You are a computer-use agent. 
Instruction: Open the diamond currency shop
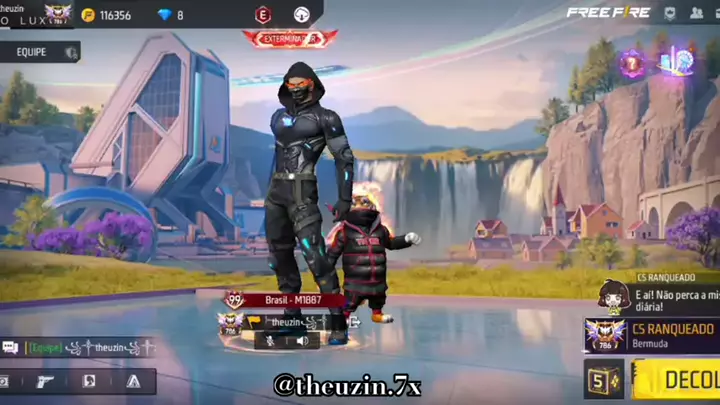(170, 15)
